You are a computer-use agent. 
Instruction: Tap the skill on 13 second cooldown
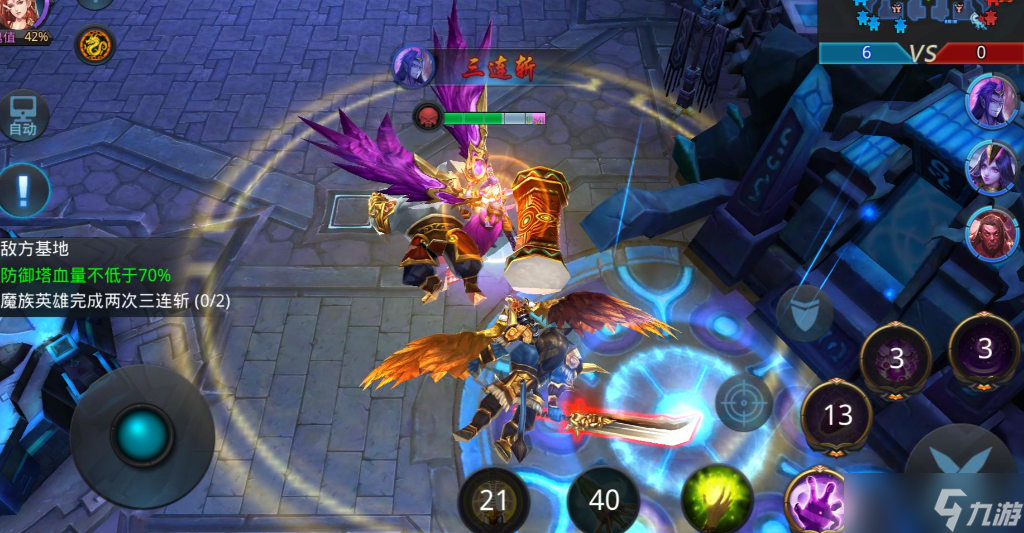pos(837,416)
